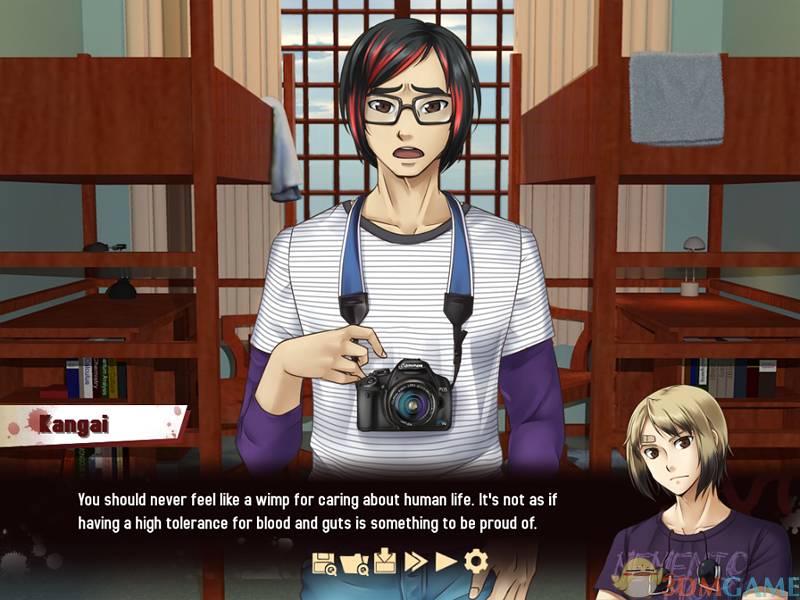Skip dialogue with the double-arrow icon
This screenshot has width=800, height=600.
click(416, 562)
